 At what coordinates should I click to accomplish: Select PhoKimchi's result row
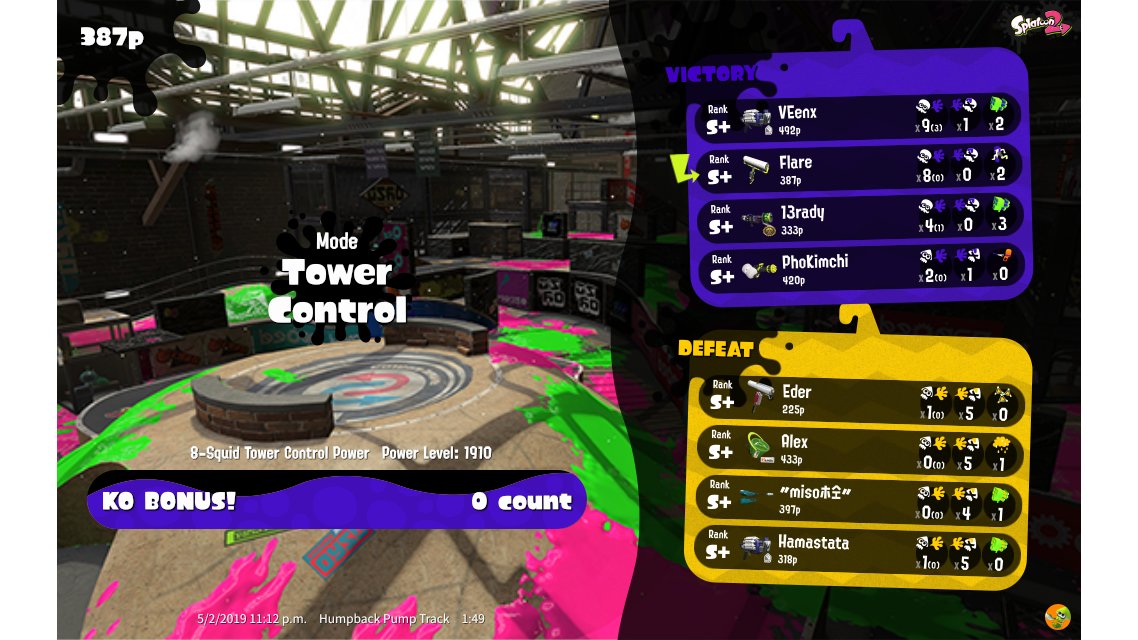tap(858, 267)
